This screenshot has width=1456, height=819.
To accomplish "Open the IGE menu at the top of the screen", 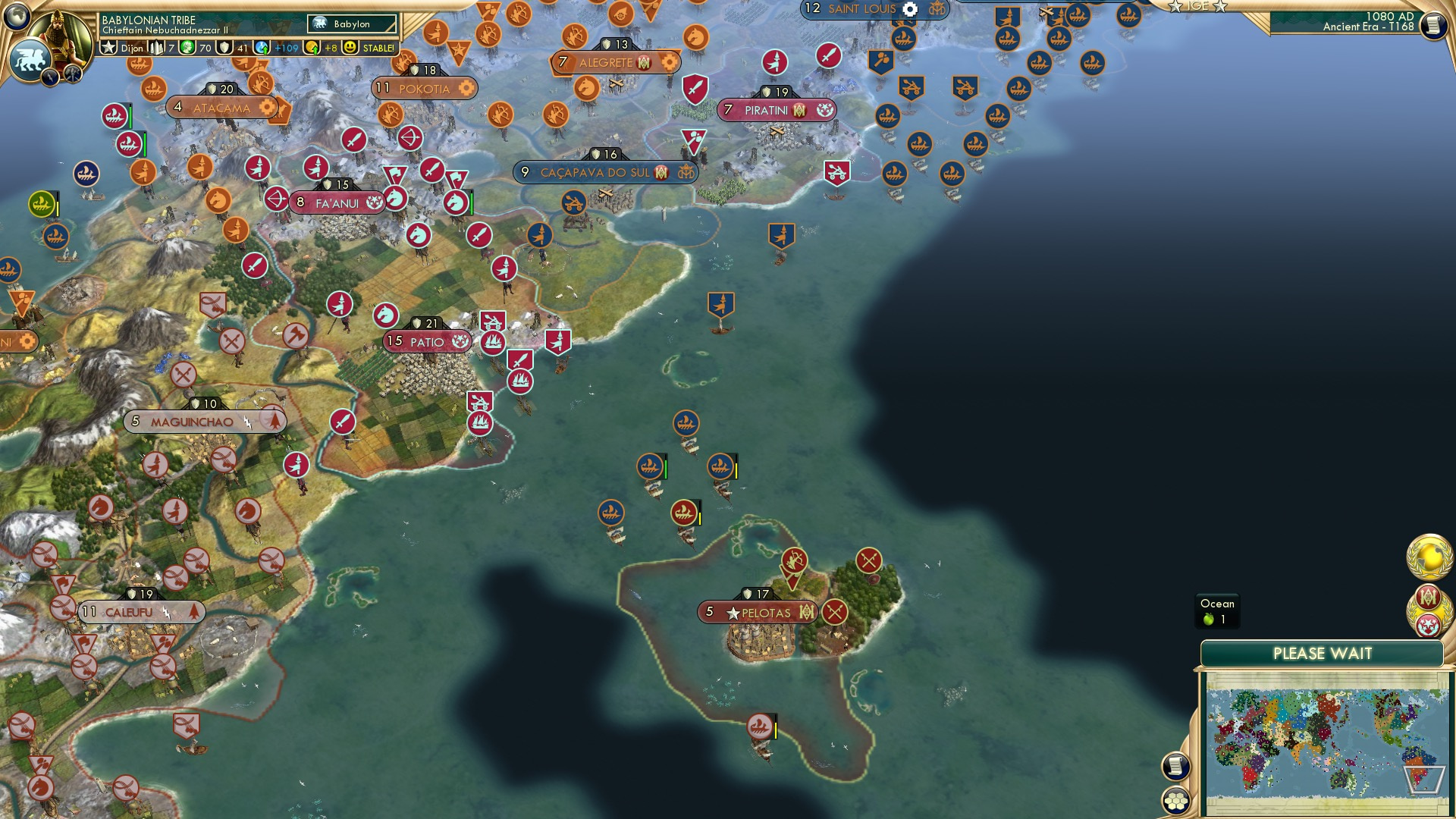I will pyautogui.click(x=1200, y=6).
